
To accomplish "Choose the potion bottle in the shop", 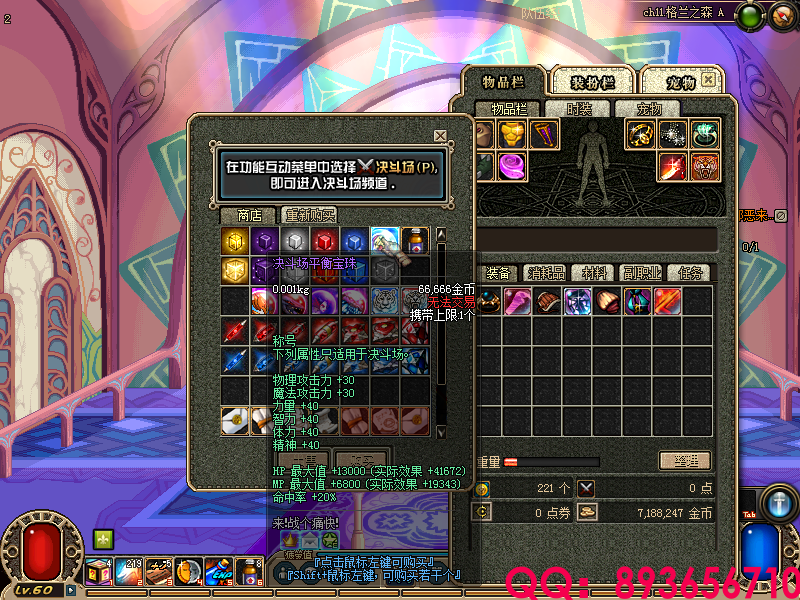I will pyautogui.click(x=414, y=241).
